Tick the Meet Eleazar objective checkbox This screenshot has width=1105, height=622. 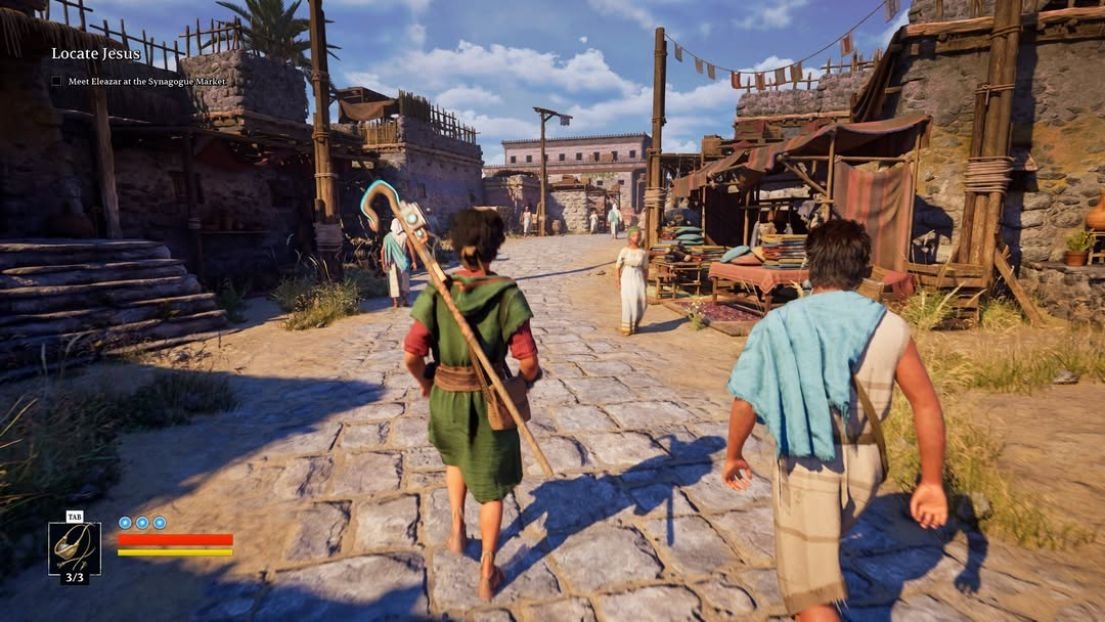click(56, 81)
